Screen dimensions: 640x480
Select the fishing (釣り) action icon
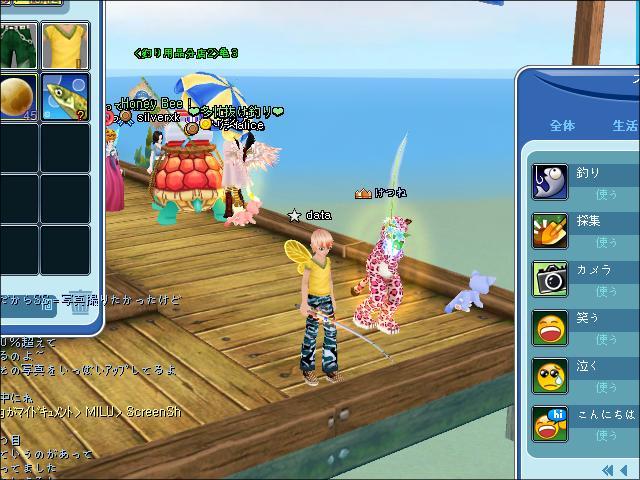pyautogui.click(x=550, y=181)
